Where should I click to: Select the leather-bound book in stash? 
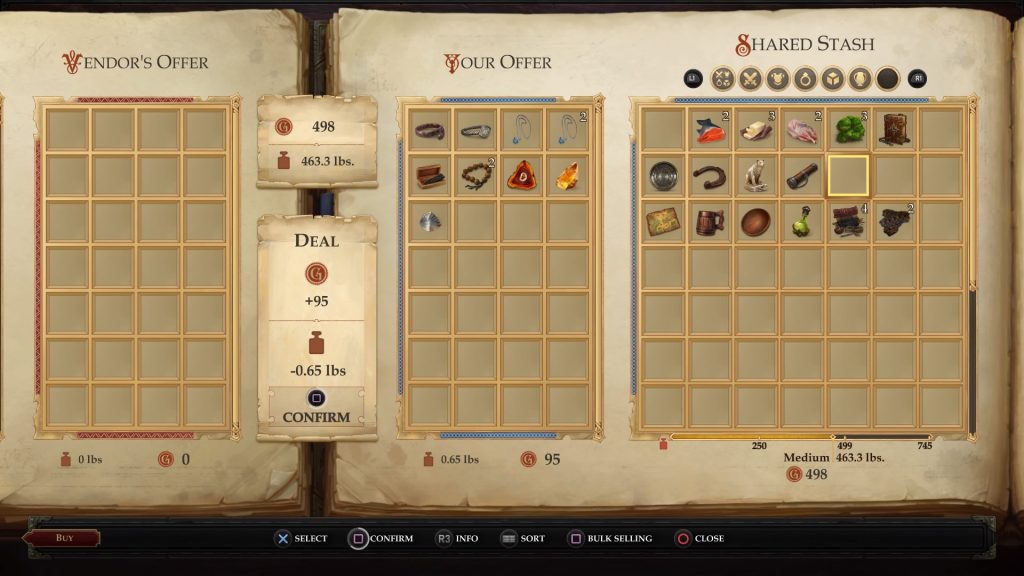click(x=894, y=130)
